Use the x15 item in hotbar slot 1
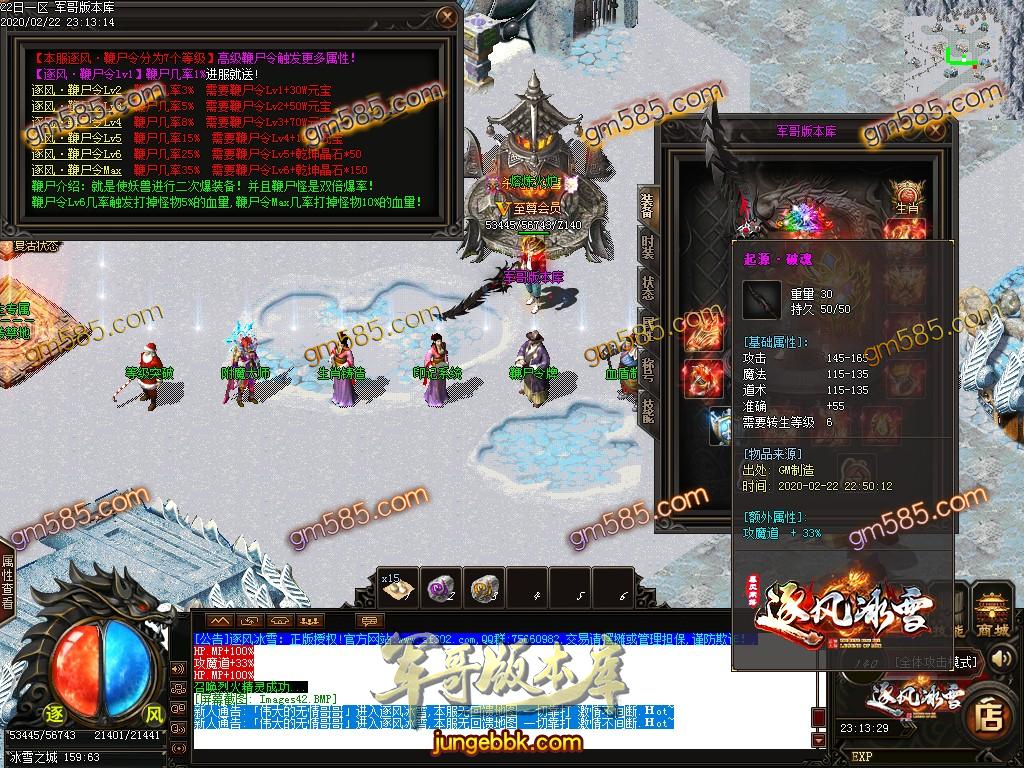This screenshot has width=1024, height=768. pos(399,590)
